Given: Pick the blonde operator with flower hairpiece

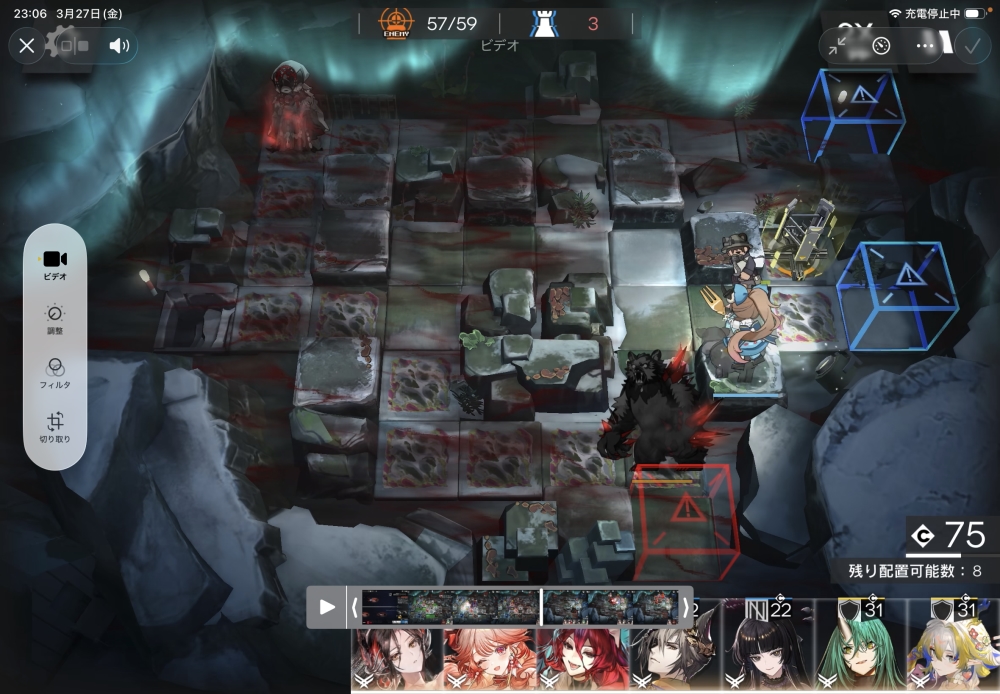Looking at the screenshot, I should pyautogui.click(x=952, y=650).
